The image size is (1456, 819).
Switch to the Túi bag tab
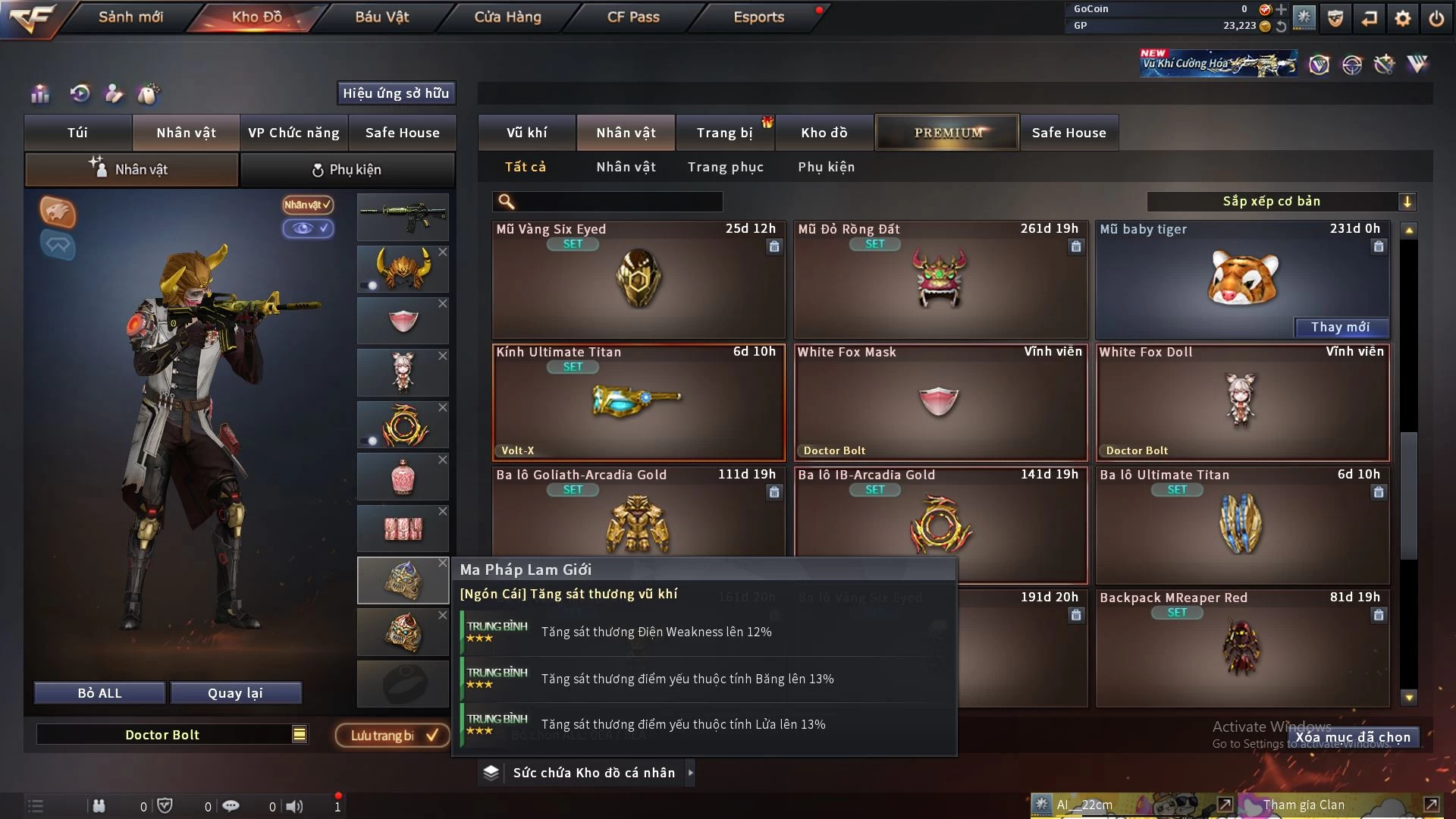(x=78, y=133)
